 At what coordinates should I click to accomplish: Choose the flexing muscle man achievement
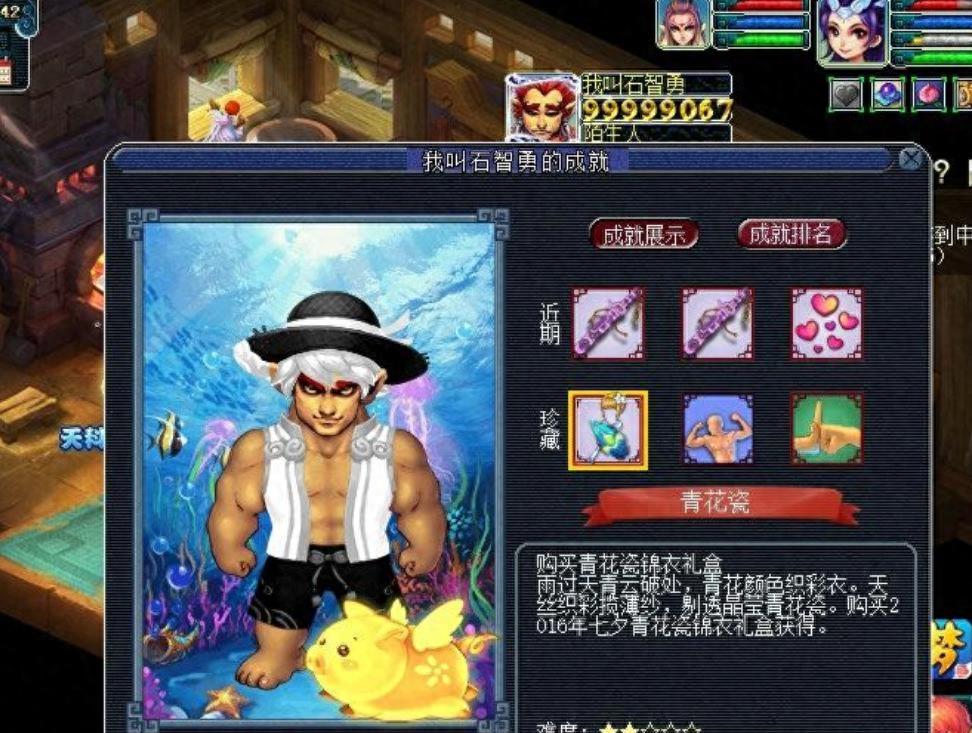click(717, 430)
